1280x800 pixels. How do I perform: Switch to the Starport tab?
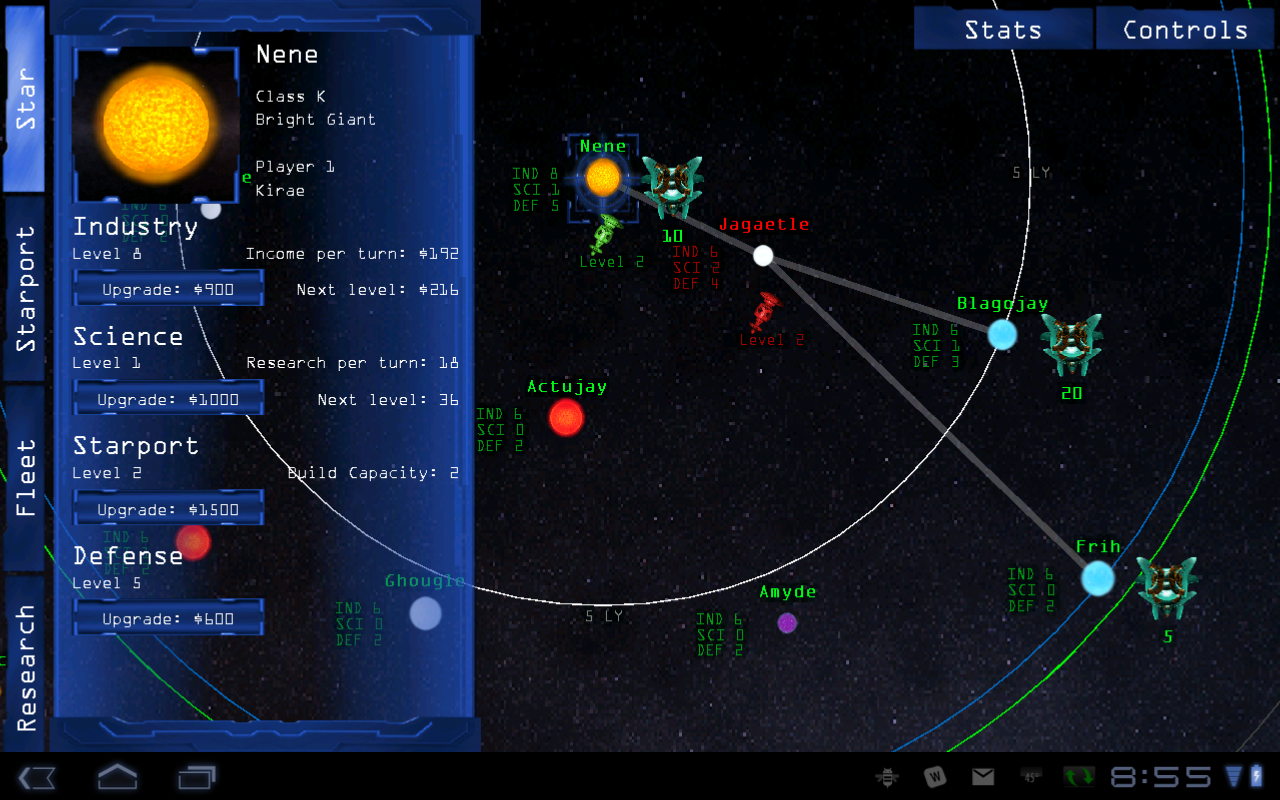tap(25, 290)
